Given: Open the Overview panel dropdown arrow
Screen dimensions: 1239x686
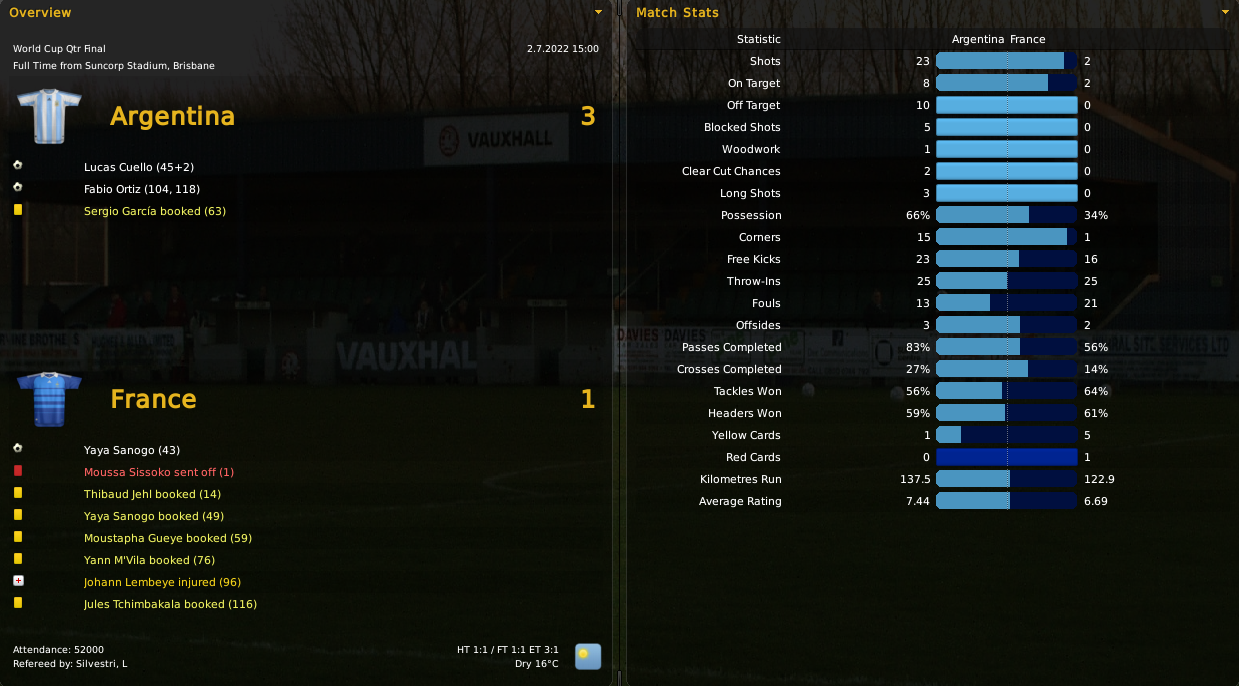Looking at the screenshot, I should pyautogui.click(x=599, y=12).
